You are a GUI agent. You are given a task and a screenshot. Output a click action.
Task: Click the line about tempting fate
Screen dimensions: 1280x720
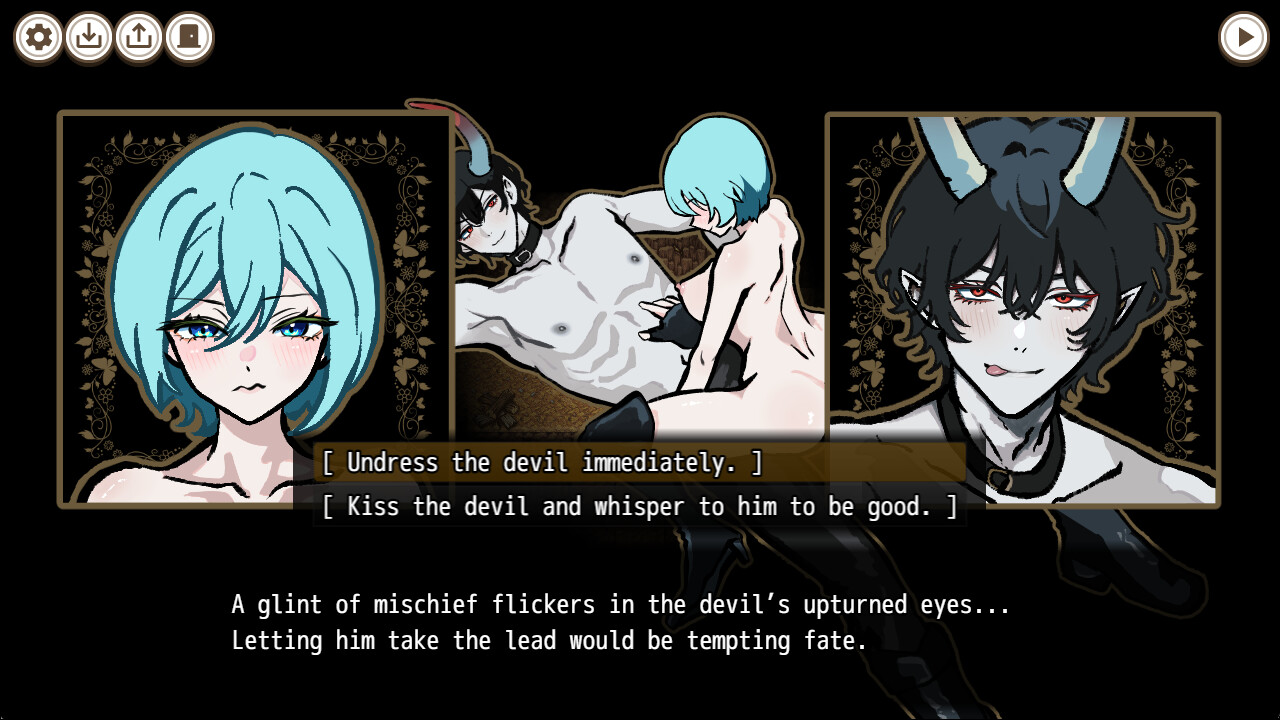[548, 640]
